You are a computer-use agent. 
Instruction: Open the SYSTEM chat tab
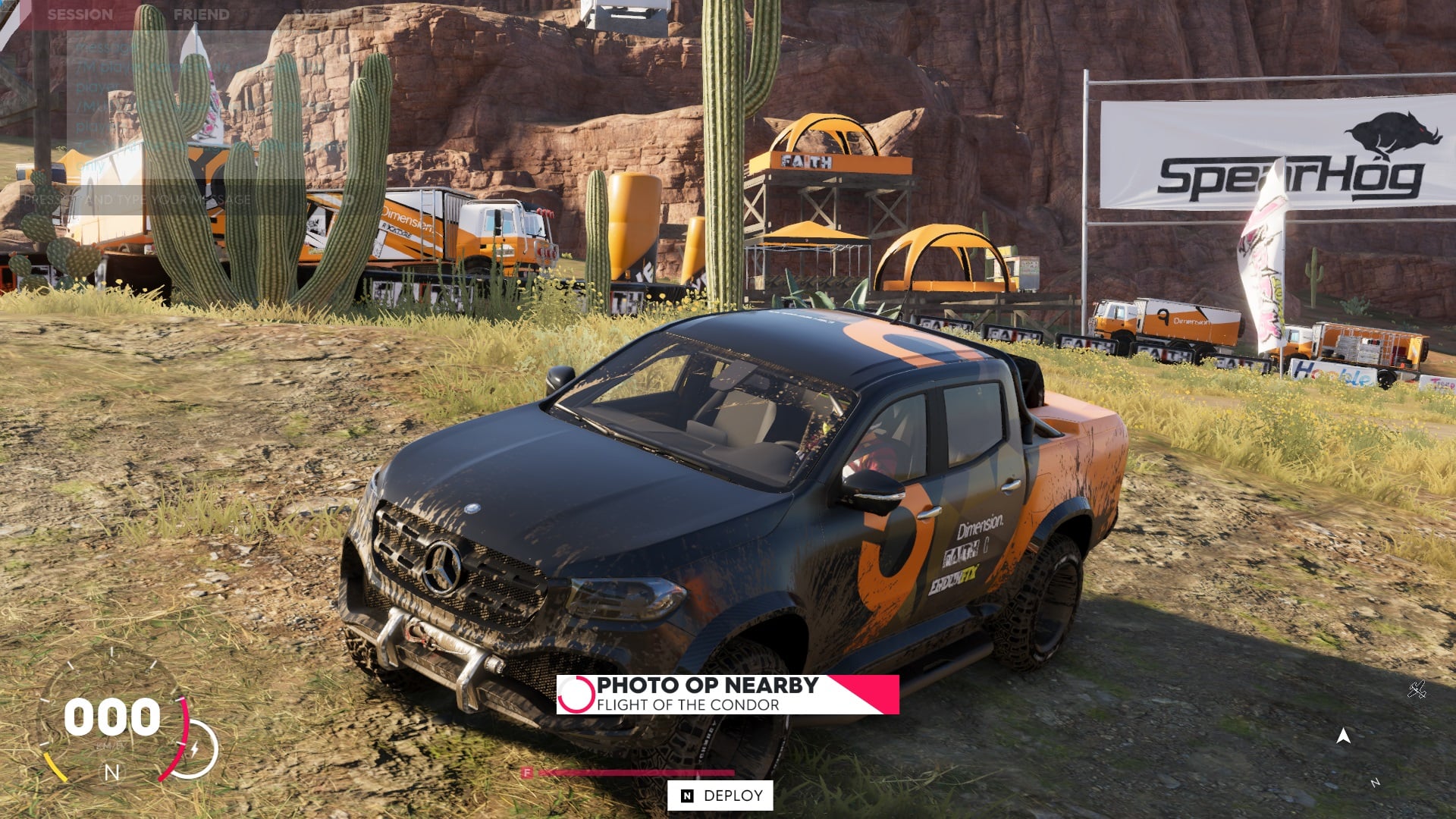click(x=318, y=13)
